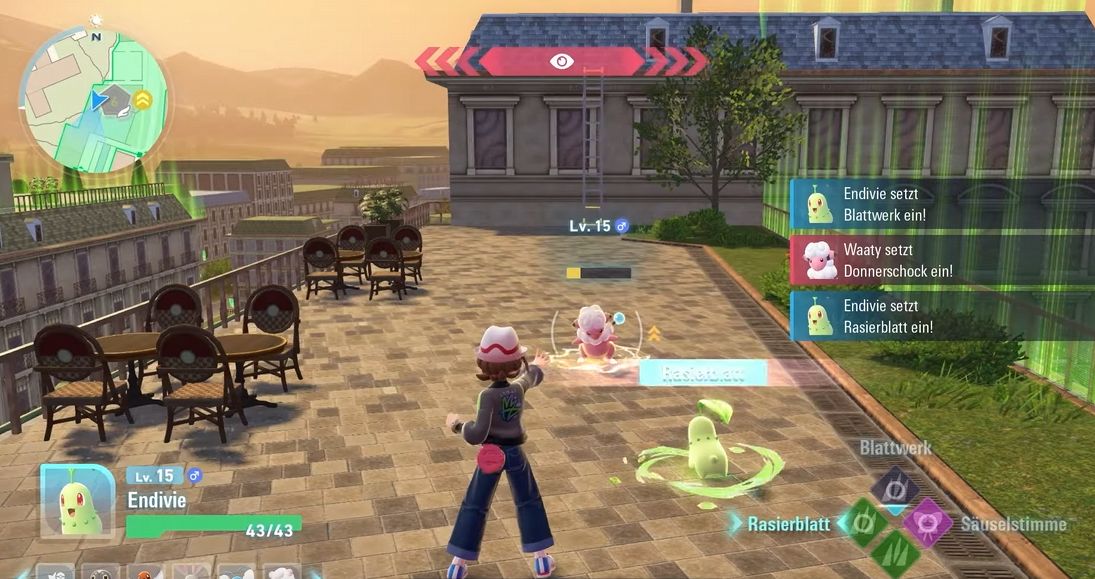Open the circular minimap
Viewport: 1095px width, 579px height.
pyautogui.click(x=94, y=101)
